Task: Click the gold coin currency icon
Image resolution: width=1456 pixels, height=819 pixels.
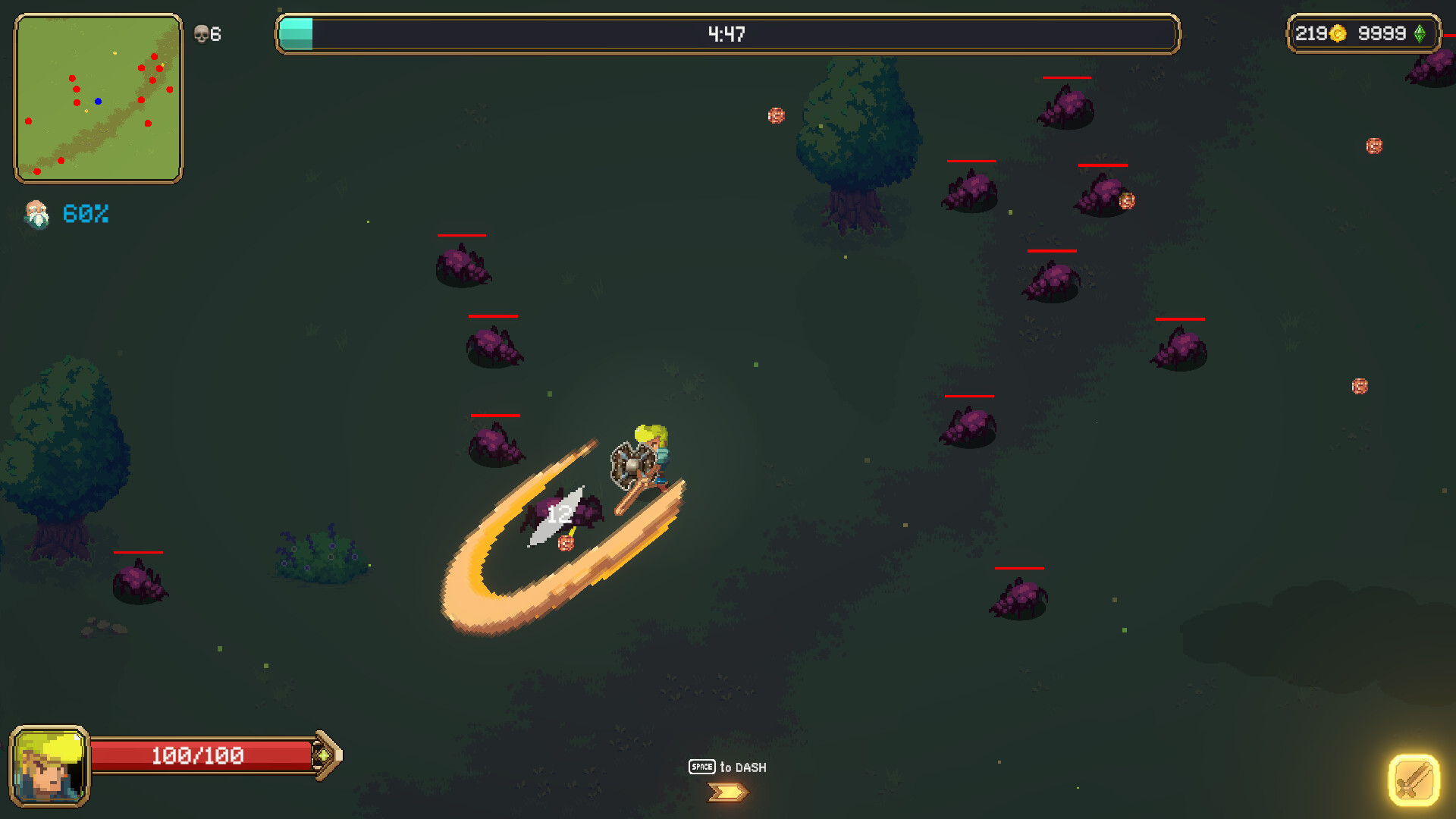Action: click(1338, 34)
